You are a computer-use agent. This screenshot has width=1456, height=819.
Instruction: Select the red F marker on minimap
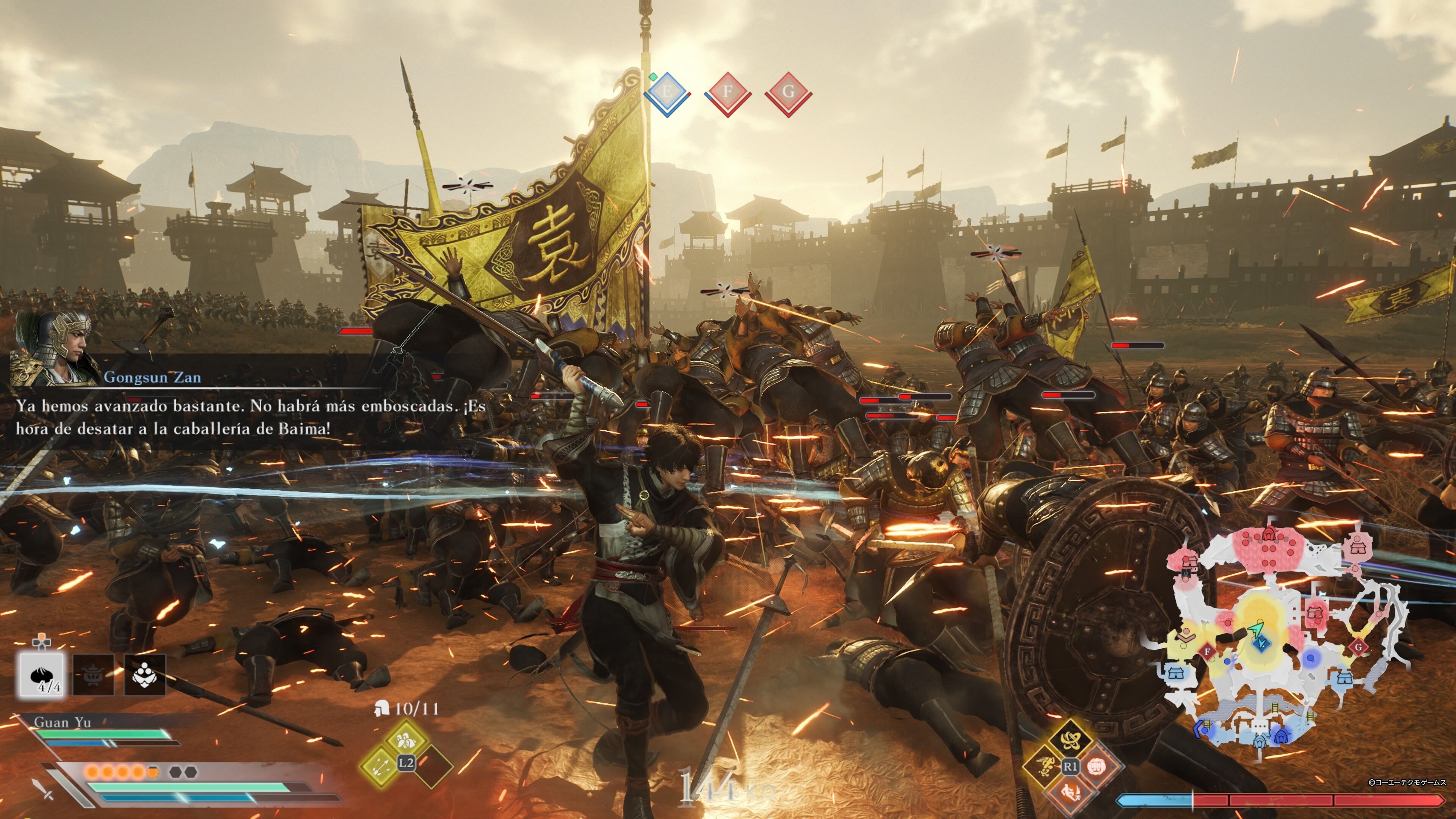click(x=1207, y=652)
